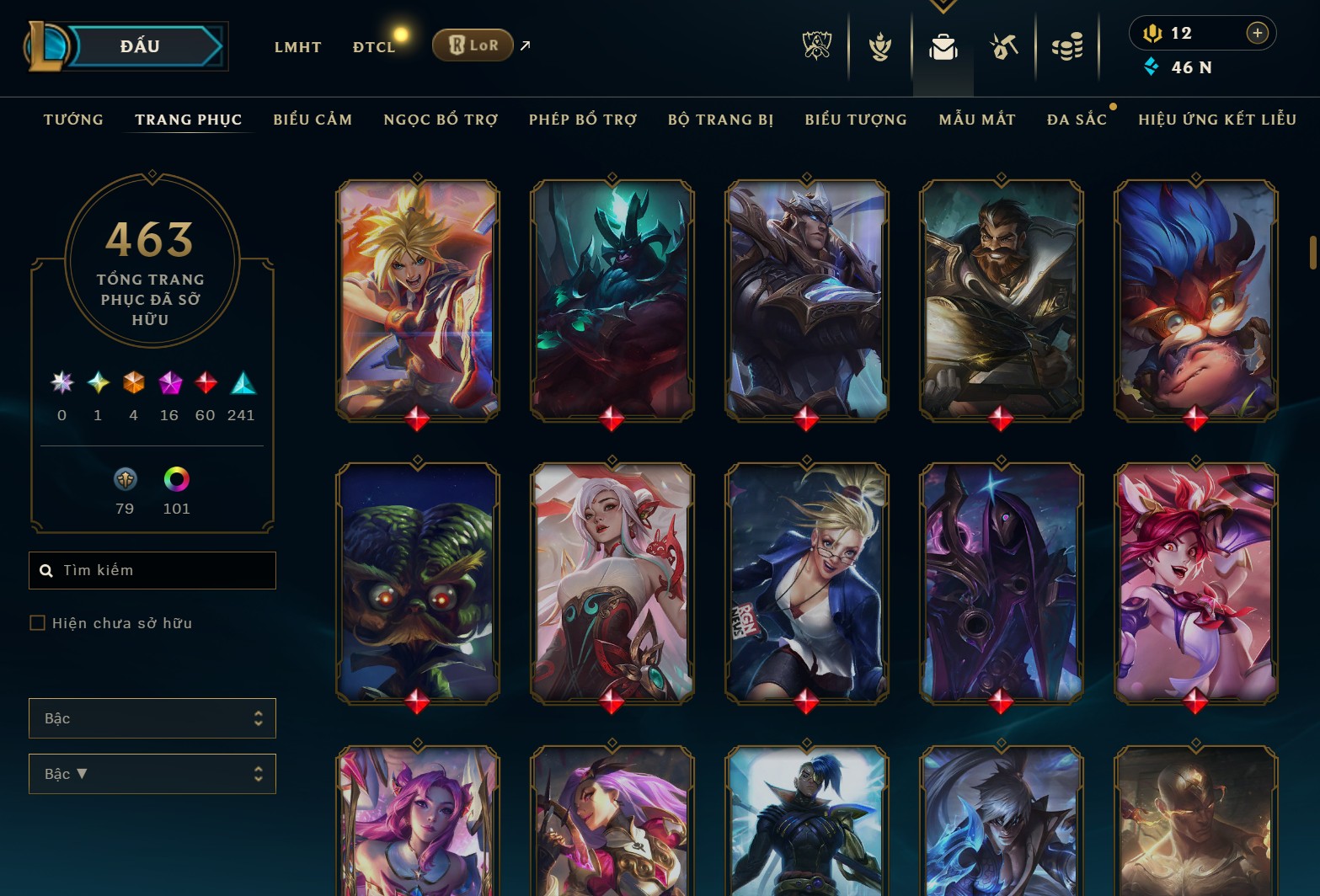Viewport: 1320px width, 896px height.
Task: Open the first 'Bậc' dropdown
Action: click(152, 718)
